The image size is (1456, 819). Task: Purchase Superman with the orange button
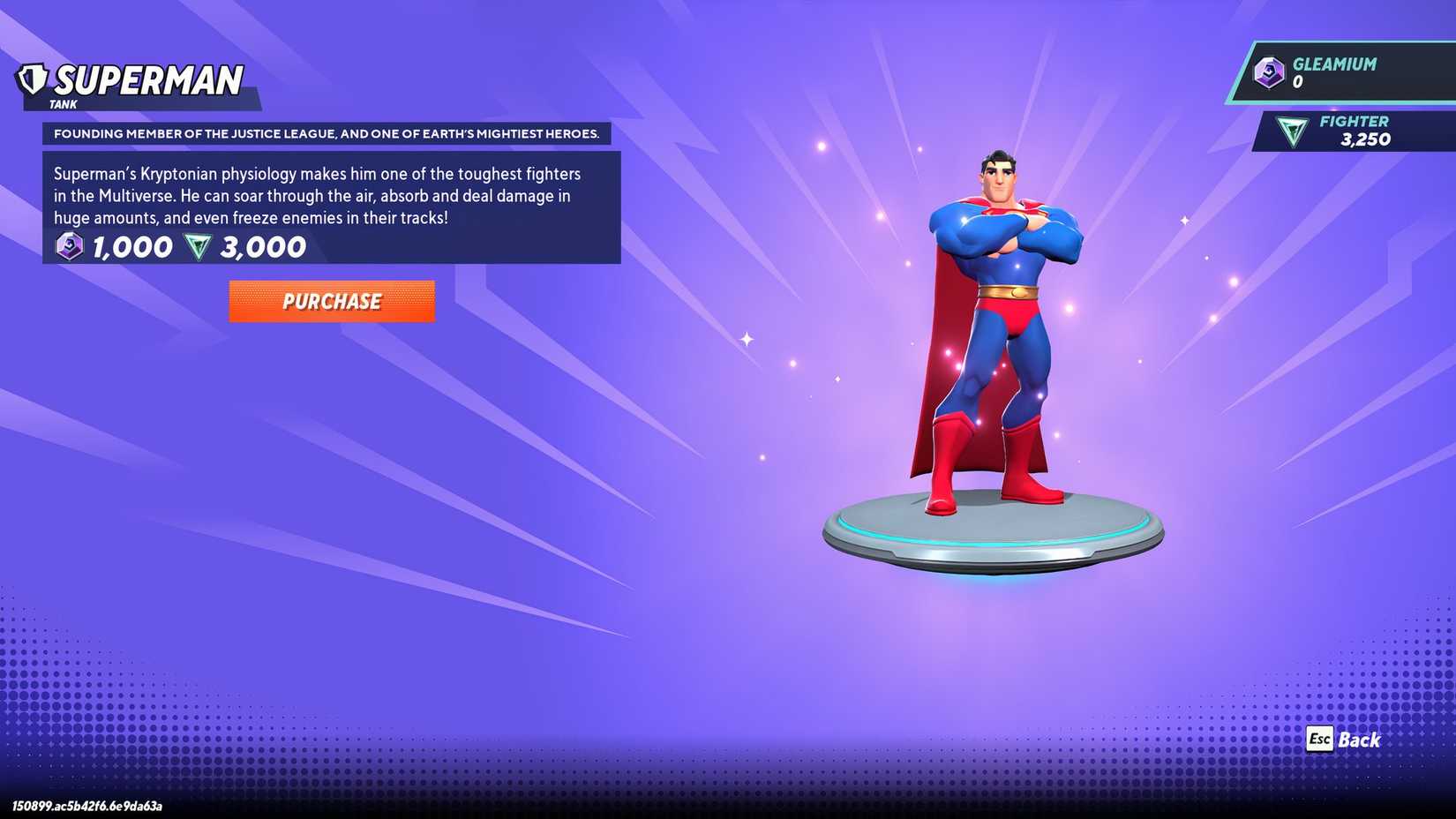click(x=332, y=301)
